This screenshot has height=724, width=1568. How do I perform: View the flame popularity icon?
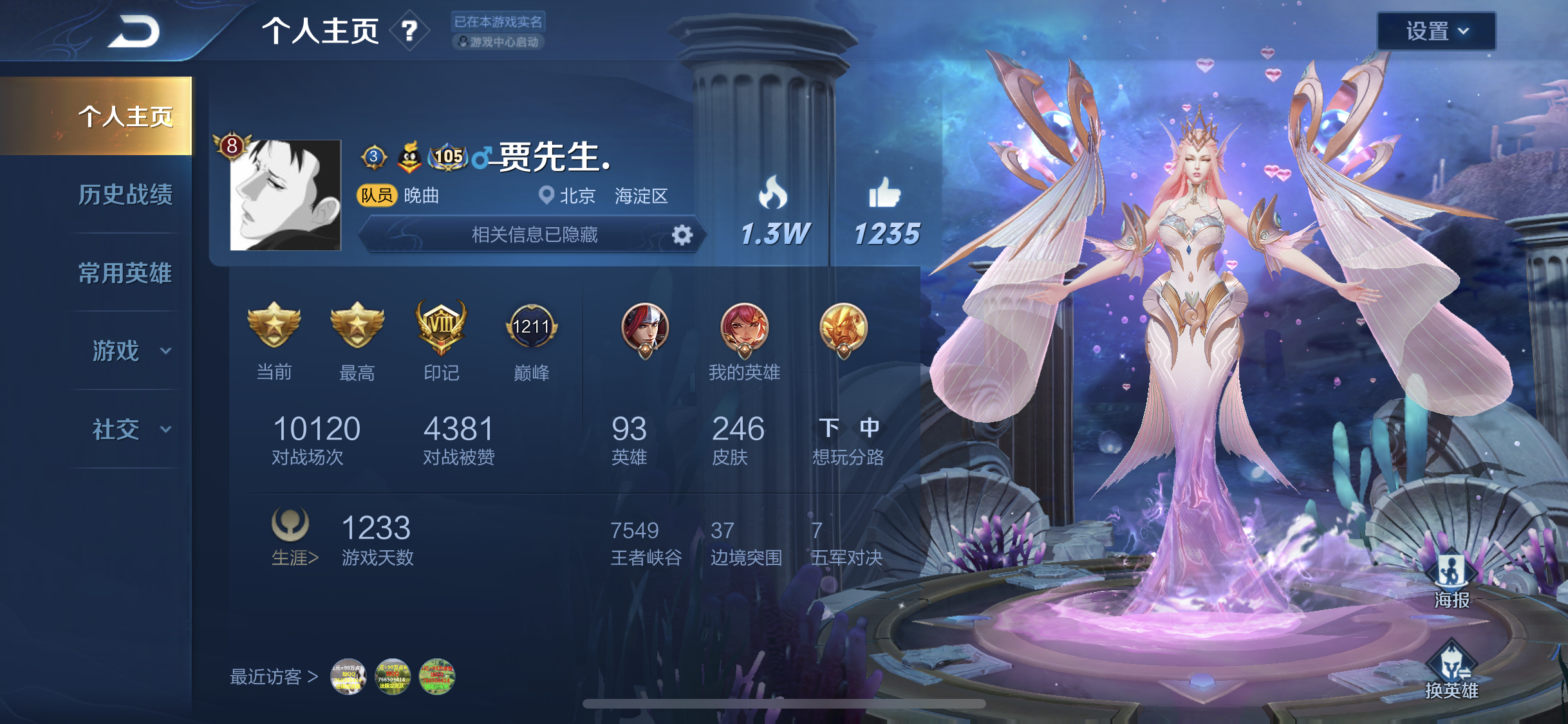[x=773, y=193]
